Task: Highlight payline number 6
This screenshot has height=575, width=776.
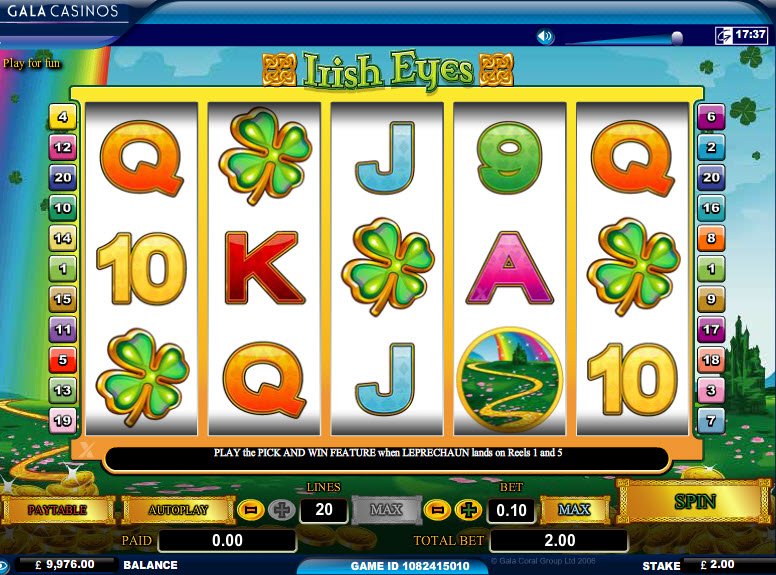Action: click(x=710, y=118)
